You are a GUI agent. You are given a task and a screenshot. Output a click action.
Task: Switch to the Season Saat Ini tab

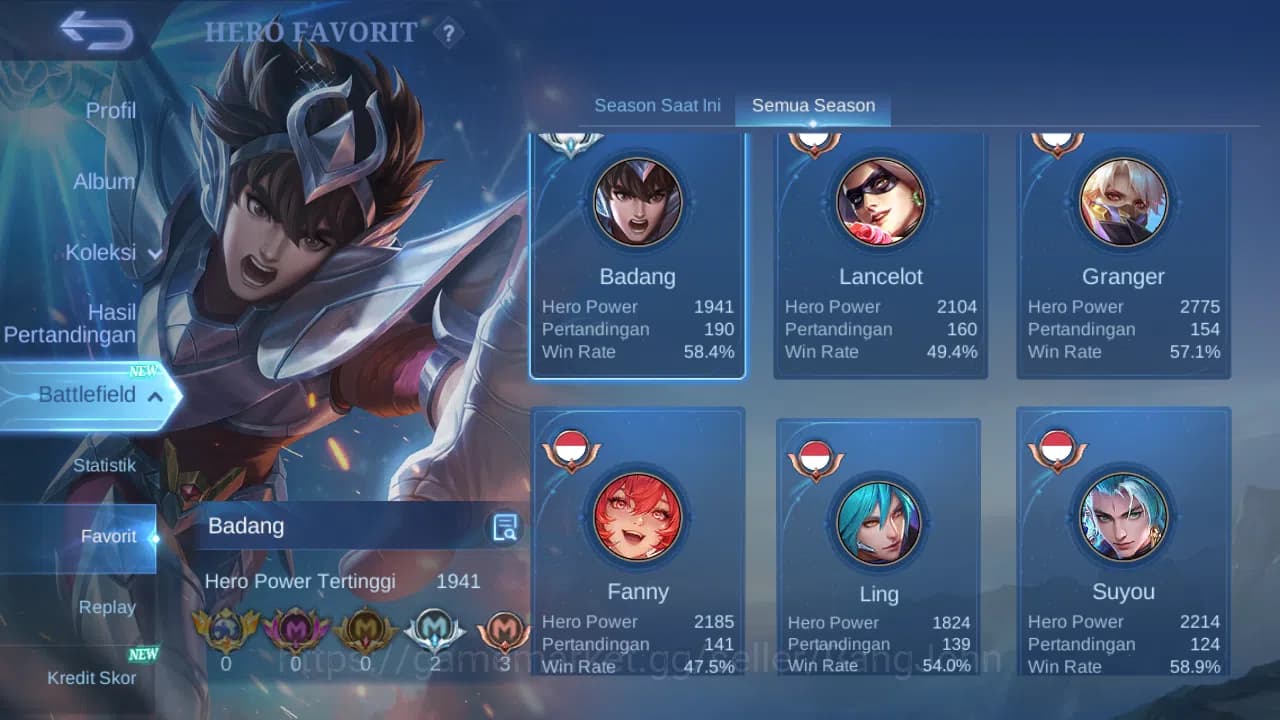click(x=657, y=104)
